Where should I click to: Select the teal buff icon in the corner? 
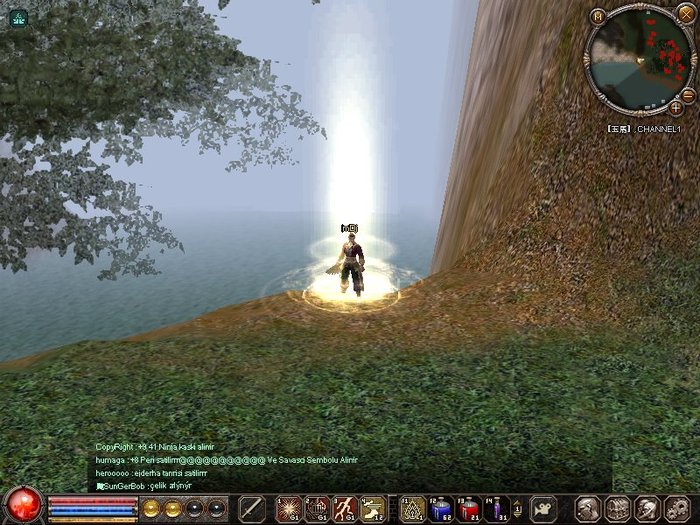click(18, 17)
